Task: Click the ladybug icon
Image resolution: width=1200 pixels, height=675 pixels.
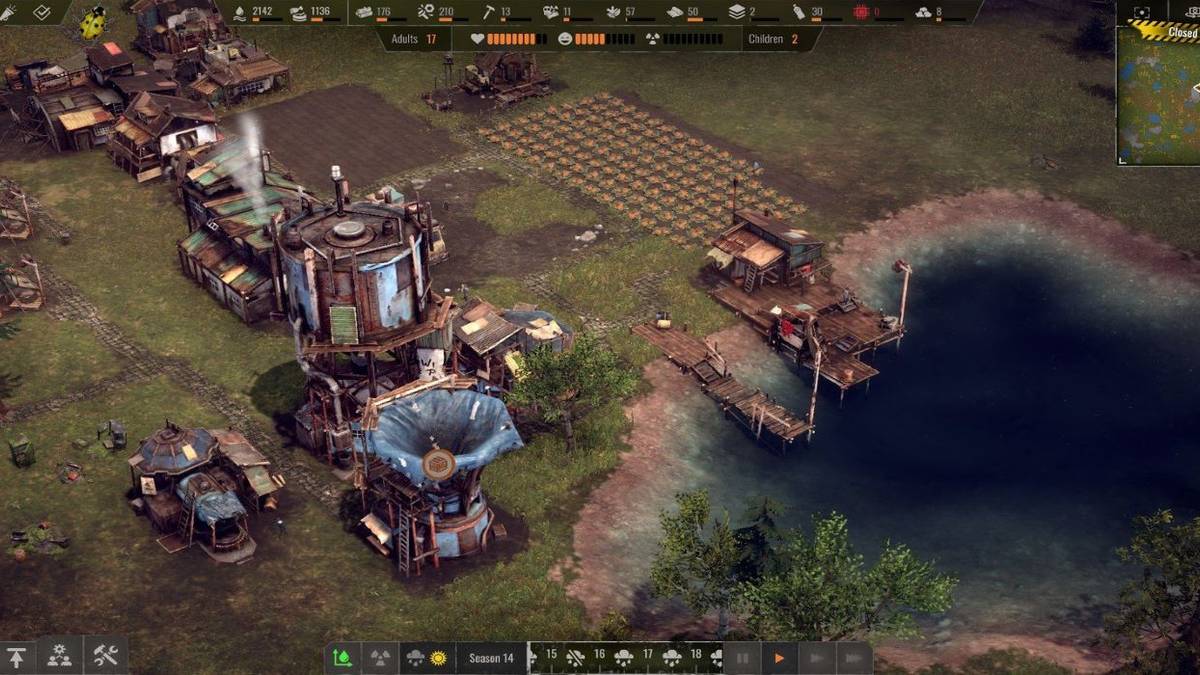Action: [93, 22]
